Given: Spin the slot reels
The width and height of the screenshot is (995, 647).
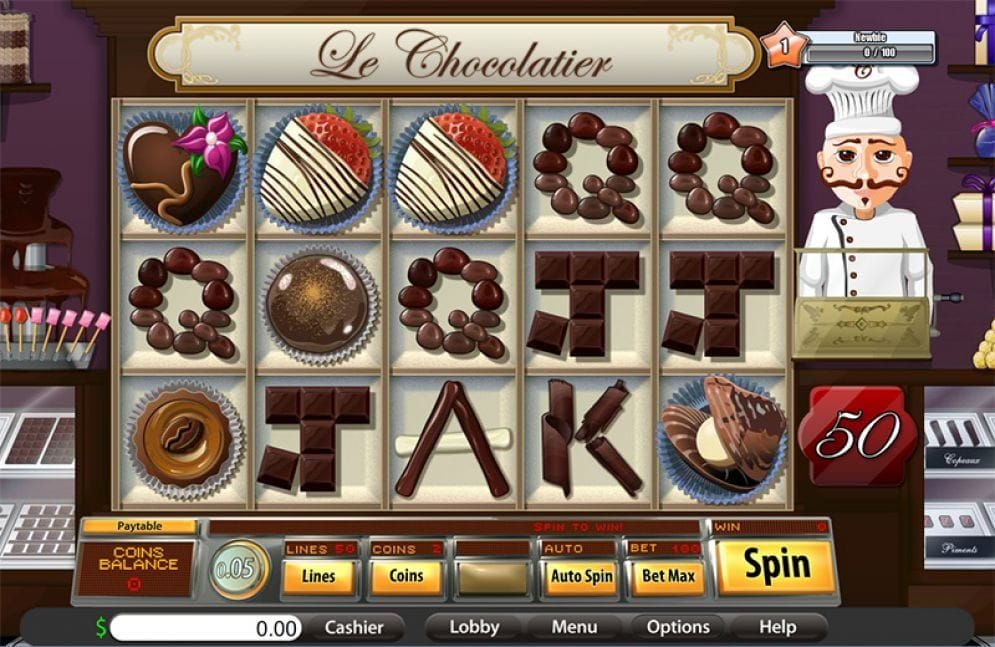Looking at the screenshot, I should (x=775, y=566).
